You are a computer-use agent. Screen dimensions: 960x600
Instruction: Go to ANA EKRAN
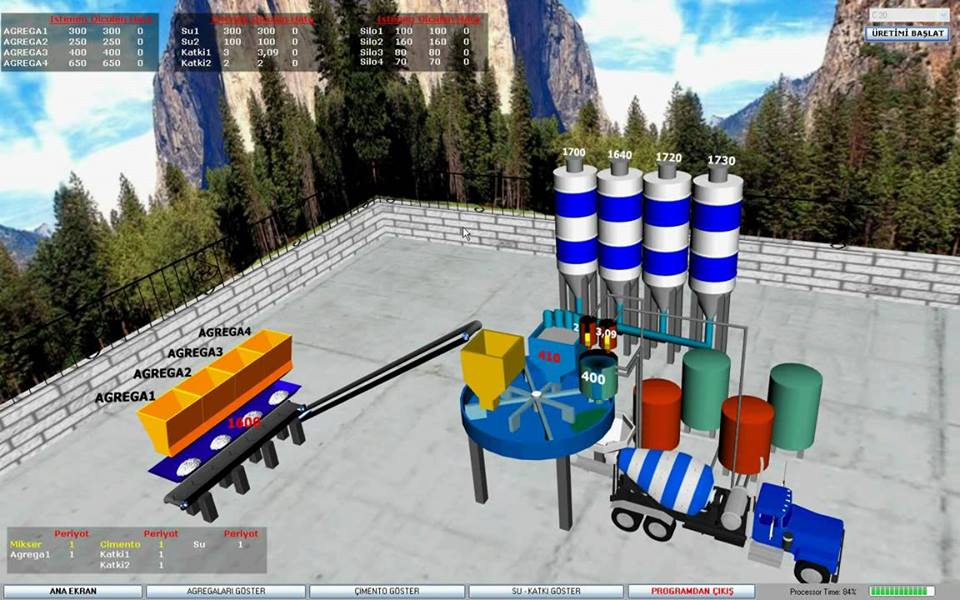[x=73, y=591]
